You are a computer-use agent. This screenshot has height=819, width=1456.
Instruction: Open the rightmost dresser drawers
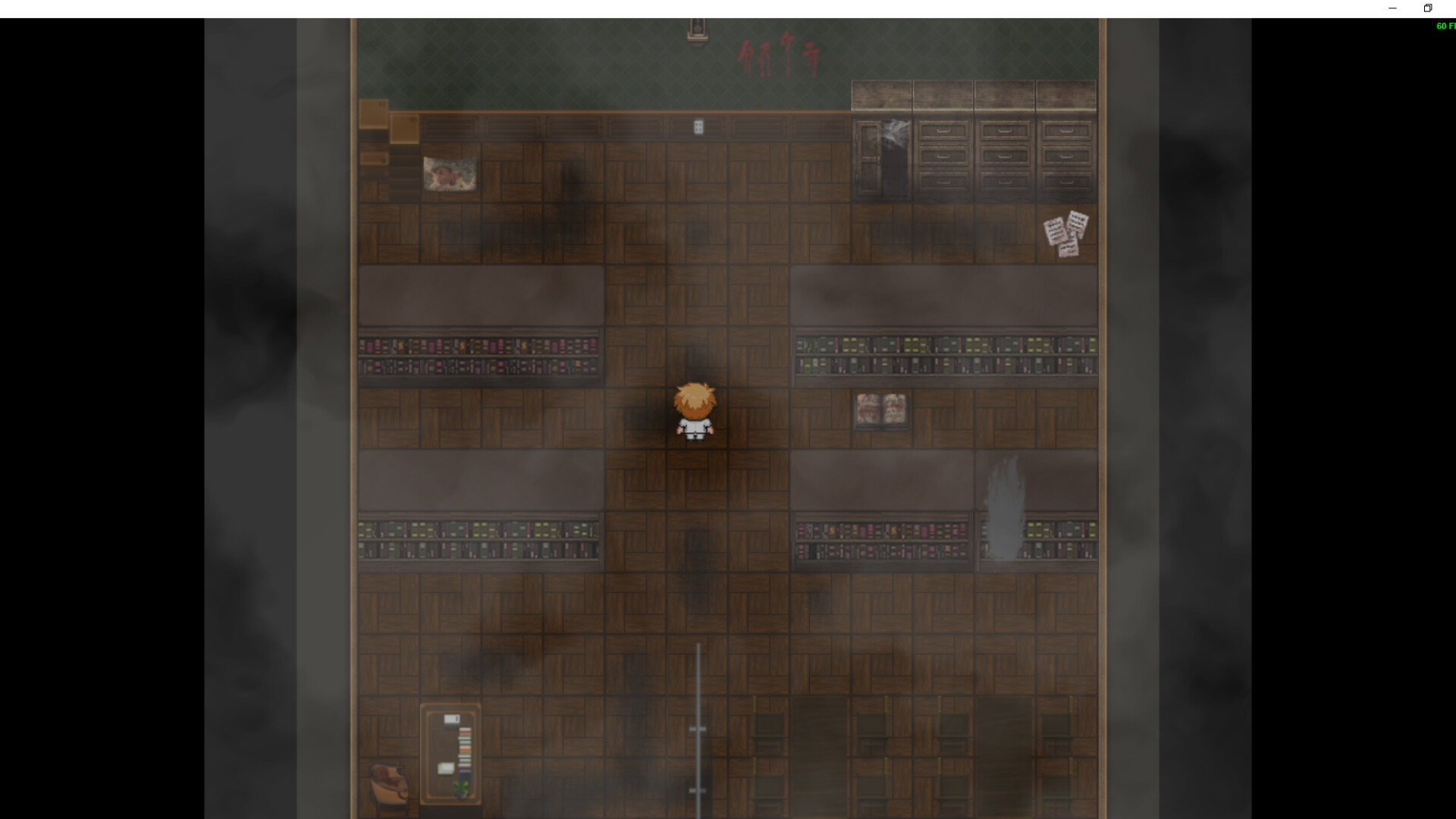pyautogui.click(x=1064, y=155)
